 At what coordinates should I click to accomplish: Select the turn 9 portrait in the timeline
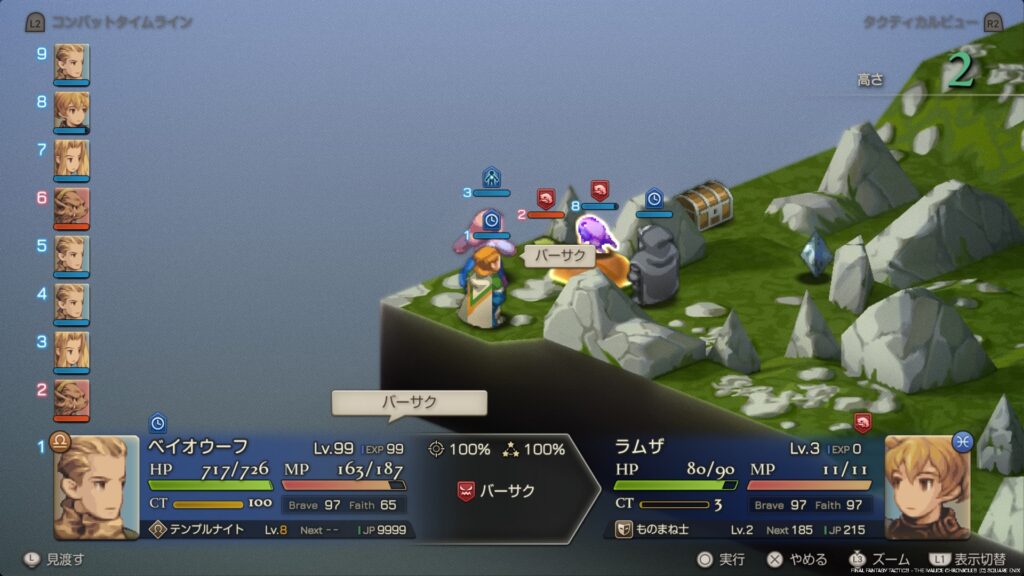pos(71,62)
